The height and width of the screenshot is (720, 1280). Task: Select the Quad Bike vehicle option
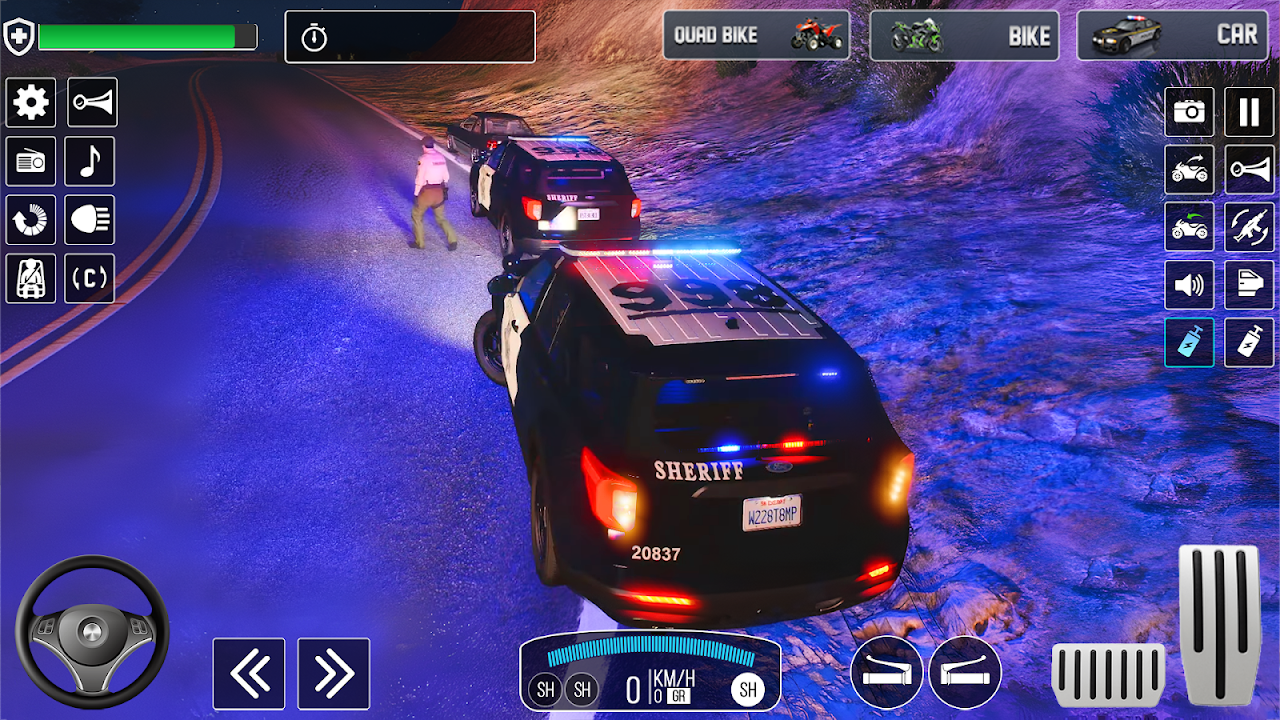(756, 35)
